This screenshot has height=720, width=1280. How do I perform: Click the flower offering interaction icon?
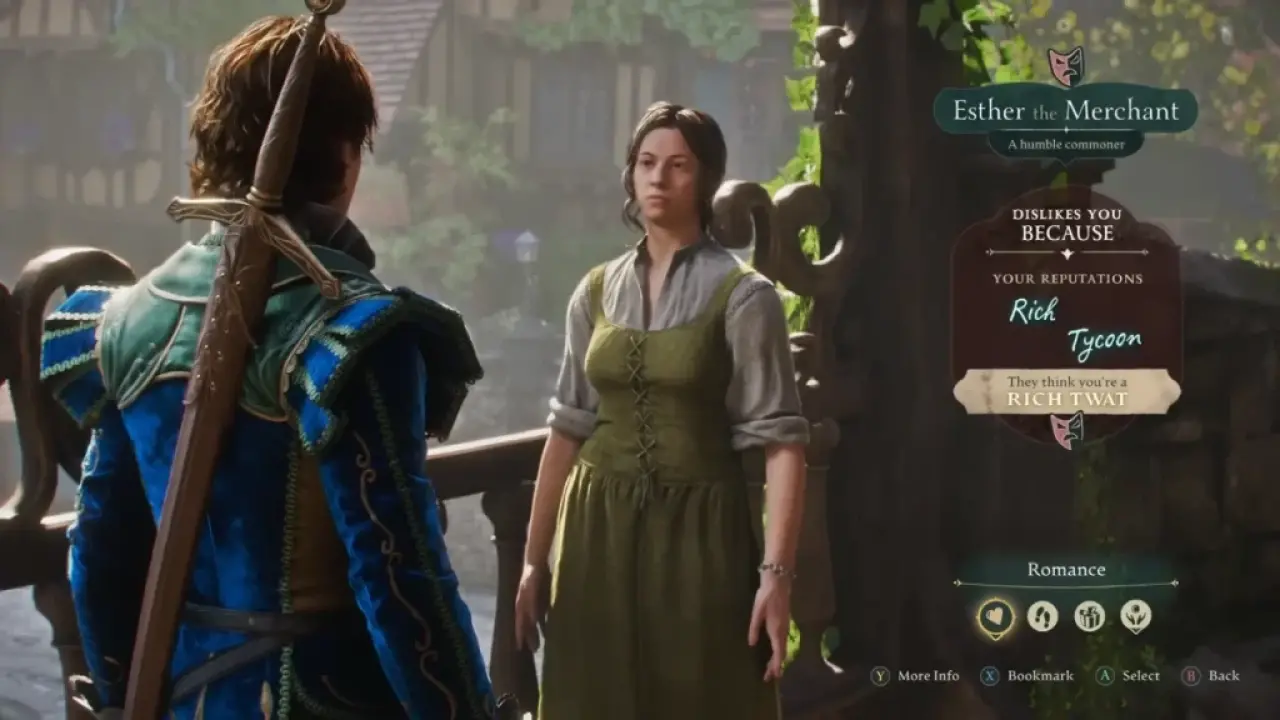1137,618
